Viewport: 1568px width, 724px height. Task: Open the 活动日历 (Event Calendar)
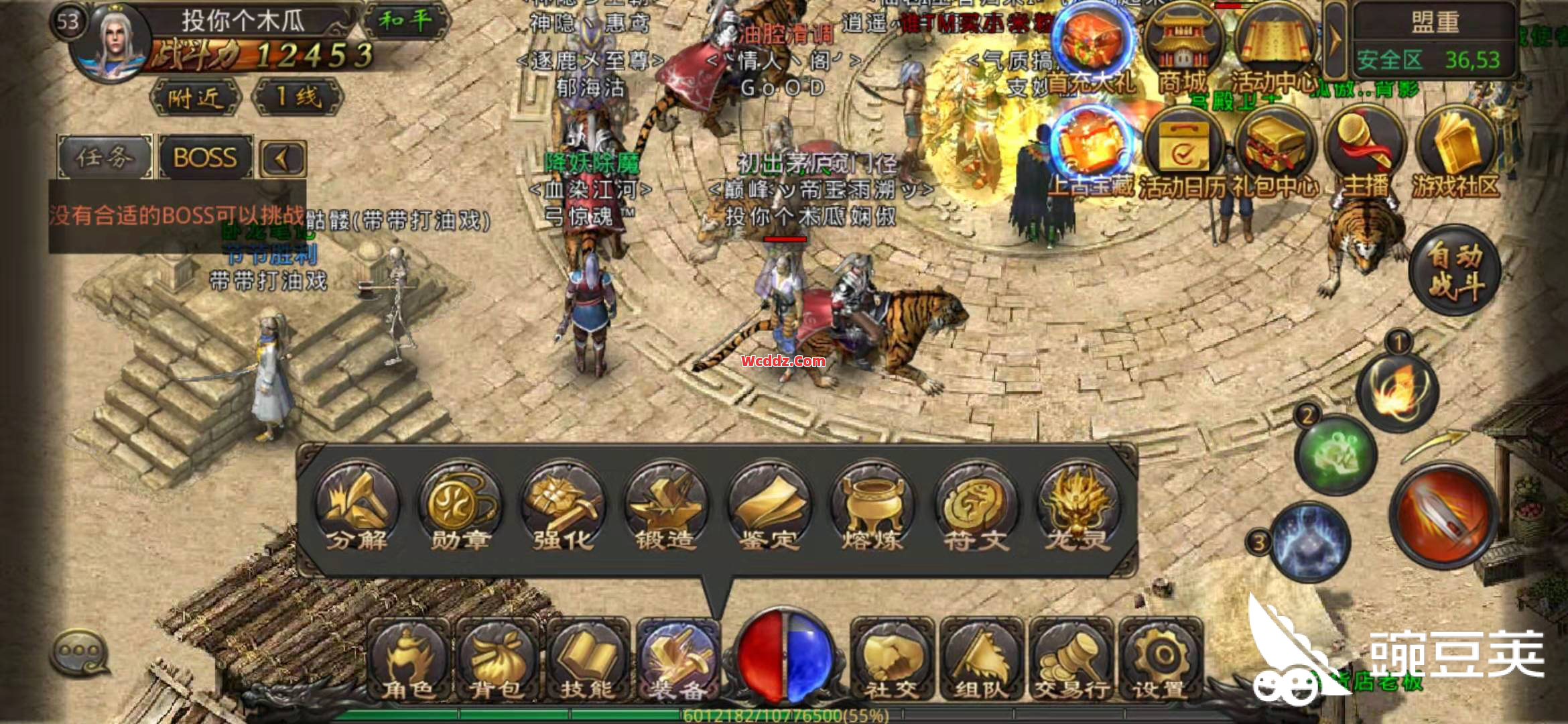(1184, 158)
